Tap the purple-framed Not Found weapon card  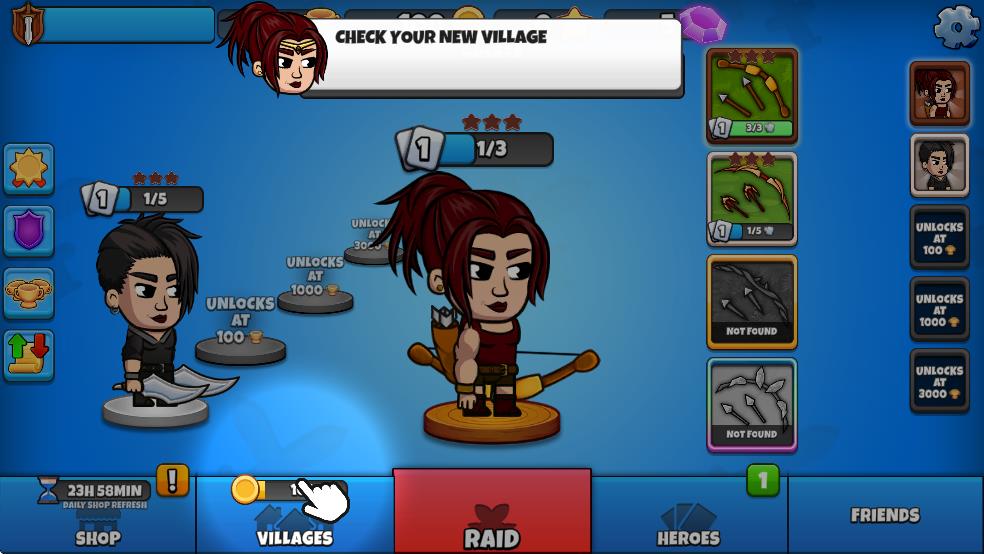(x=752, y=405)
